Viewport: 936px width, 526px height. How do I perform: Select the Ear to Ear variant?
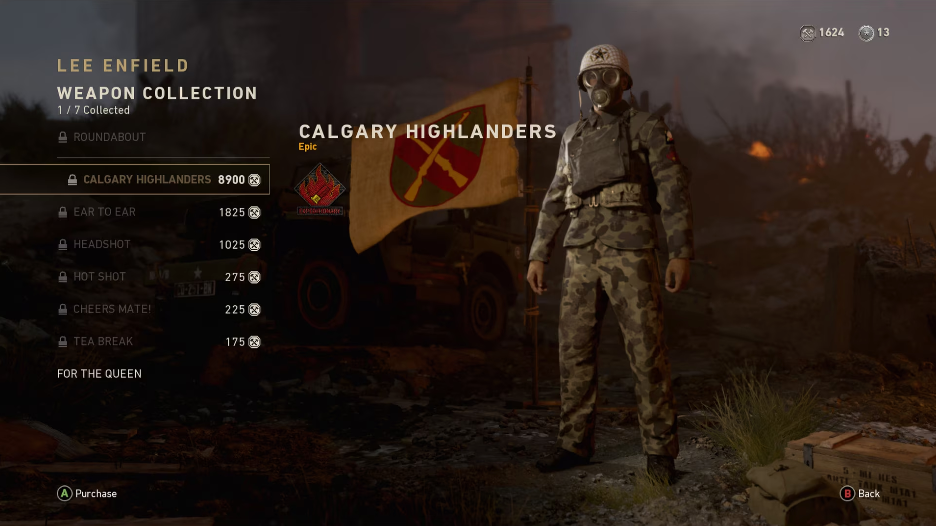pos(104,212)
